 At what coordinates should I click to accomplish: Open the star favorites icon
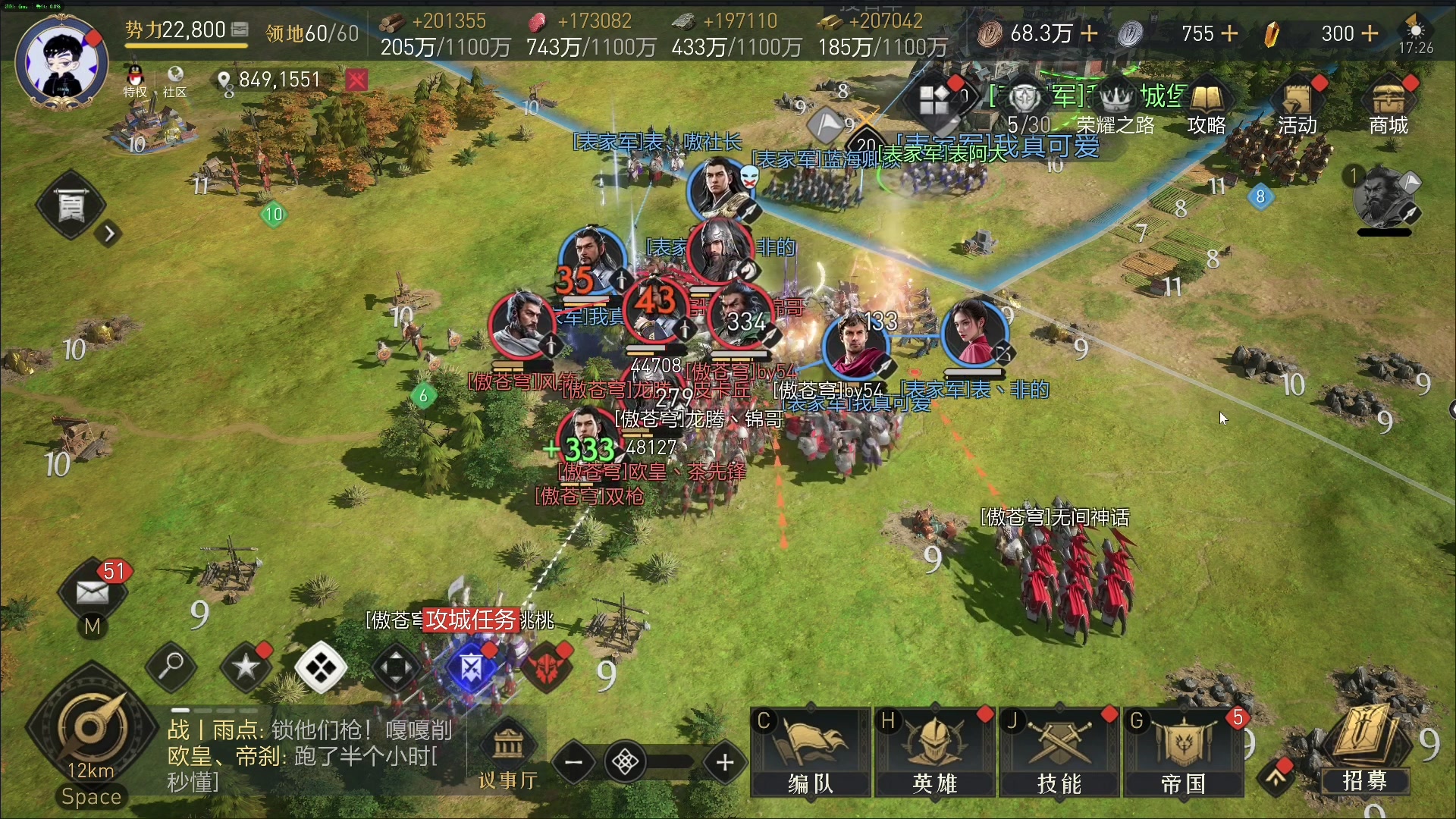click(x=246, y=667)
